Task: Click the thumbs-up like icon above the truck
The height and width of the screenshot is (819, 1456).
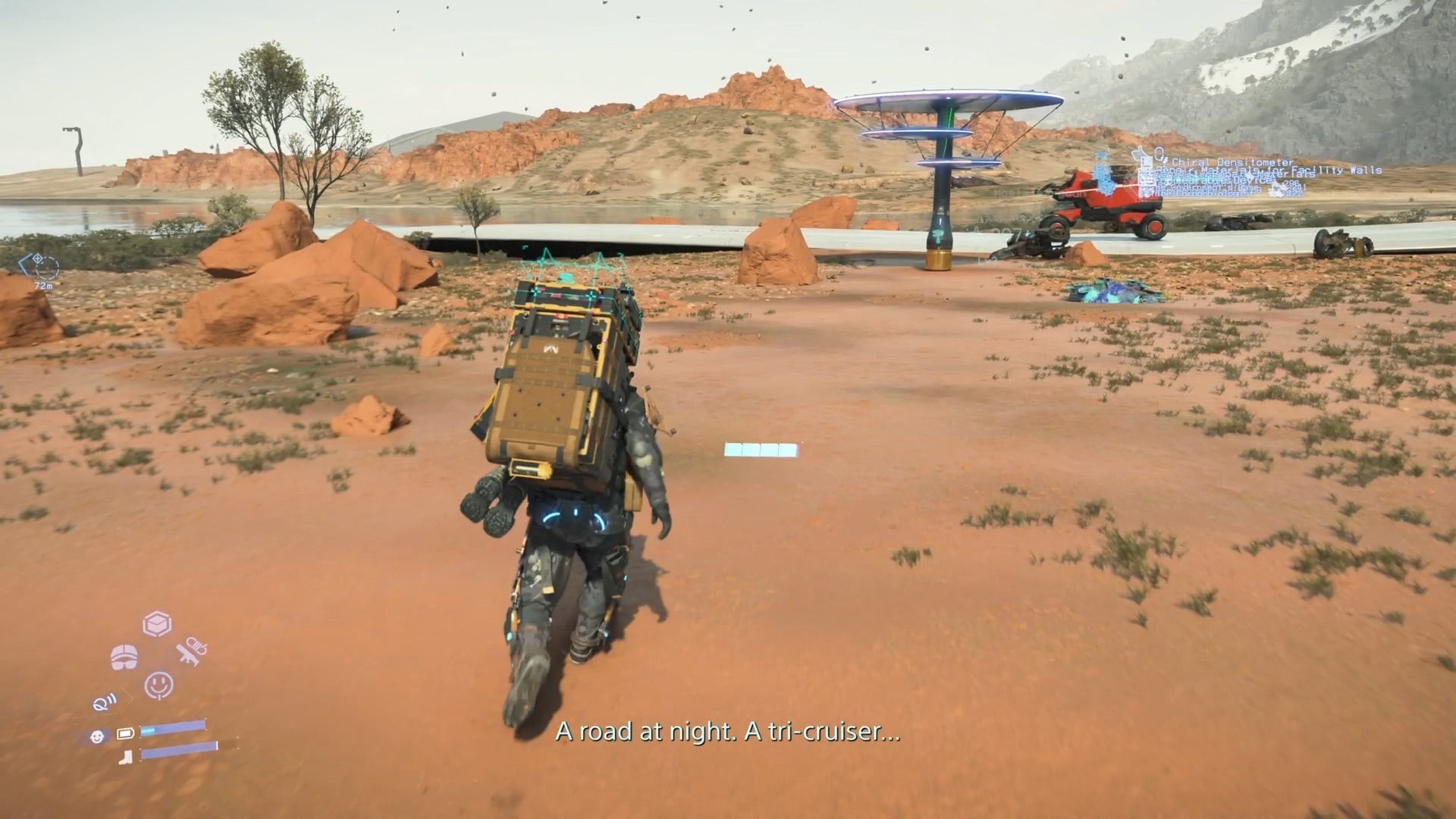Action: tap(1138, 152)
